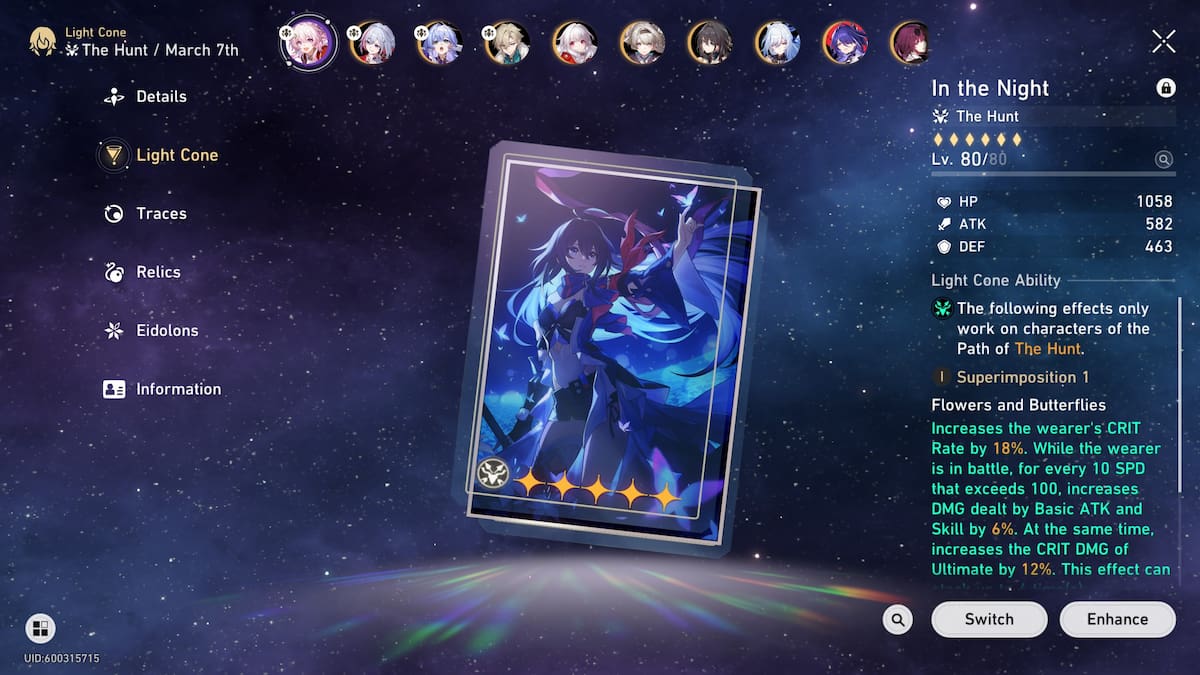Select the purple-haired portrait with red background
Viewport: 1200px width, 675px height.
(844, 43)
